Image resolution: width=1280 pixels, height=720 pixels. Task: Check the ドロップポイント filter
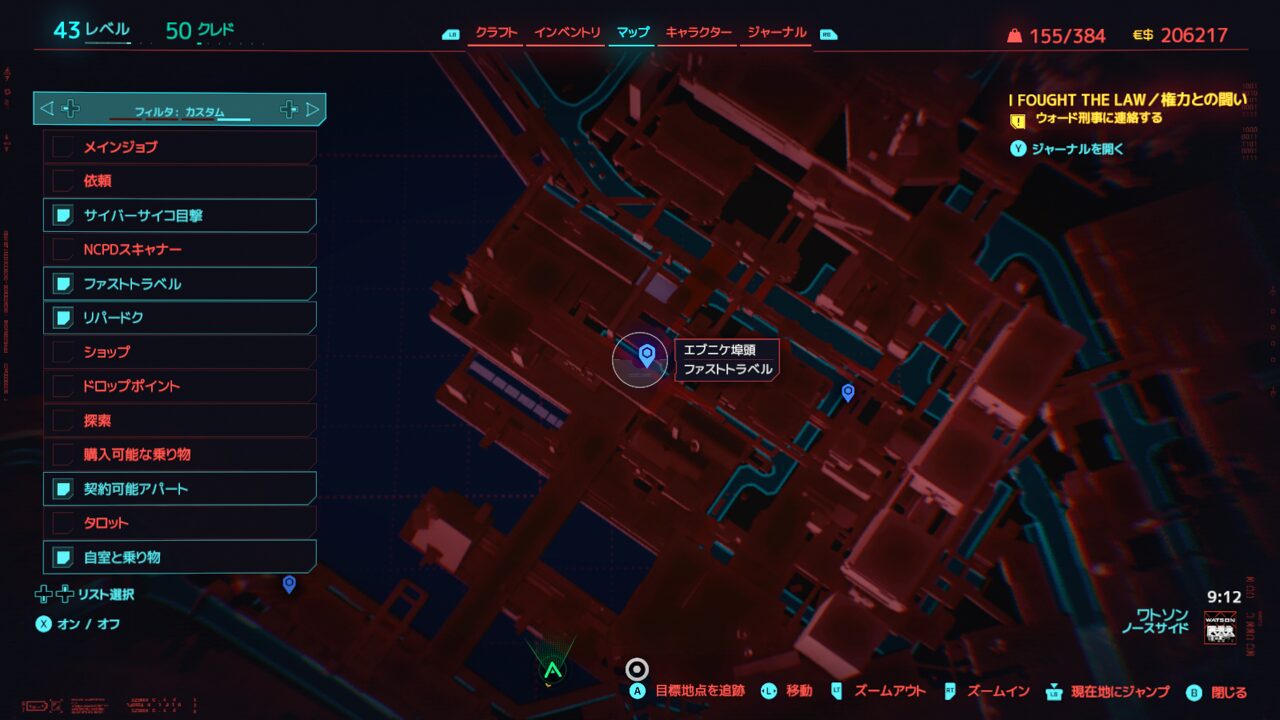click(180, 386)
